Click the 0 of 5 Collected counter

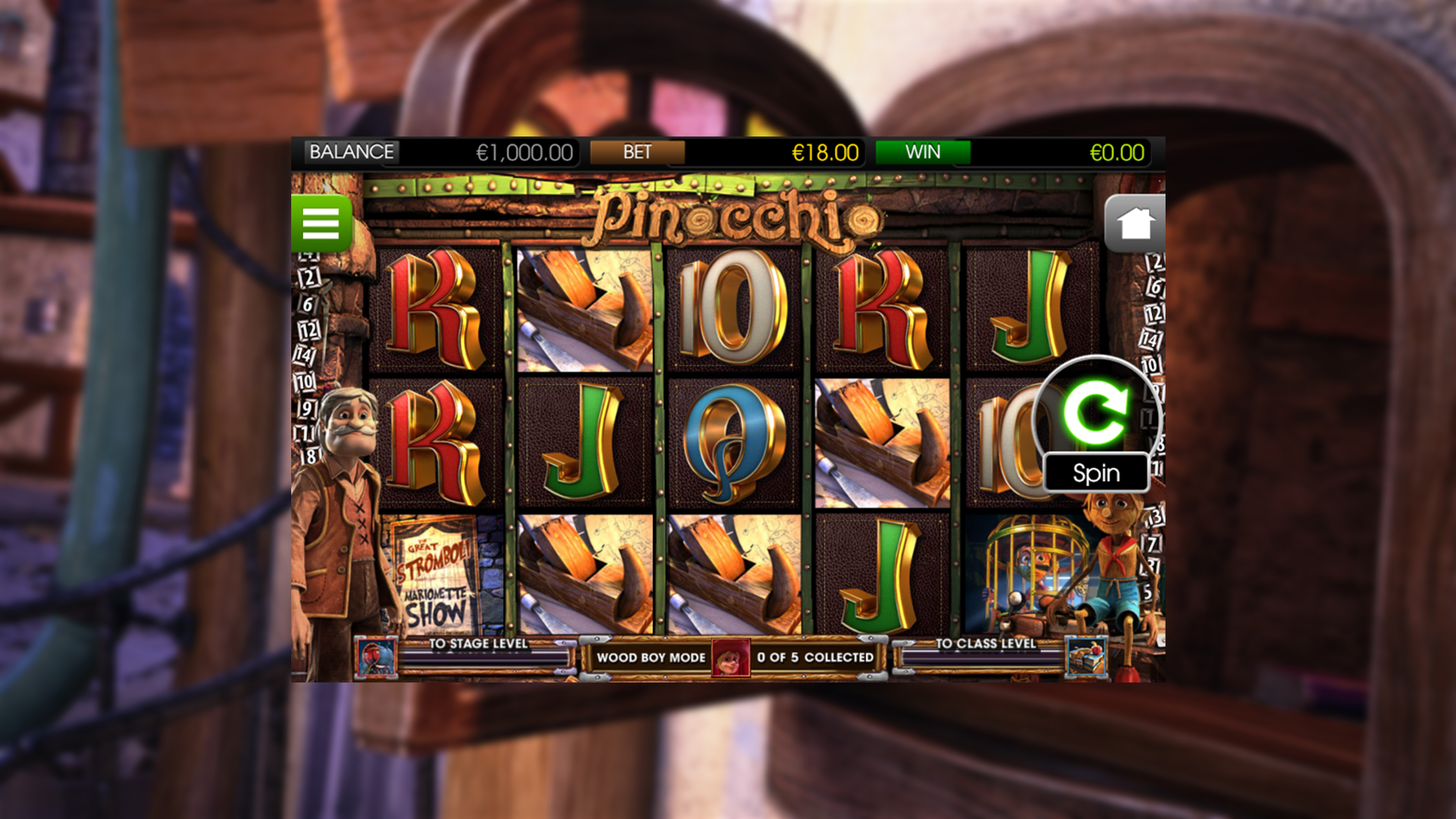point(815,657)
